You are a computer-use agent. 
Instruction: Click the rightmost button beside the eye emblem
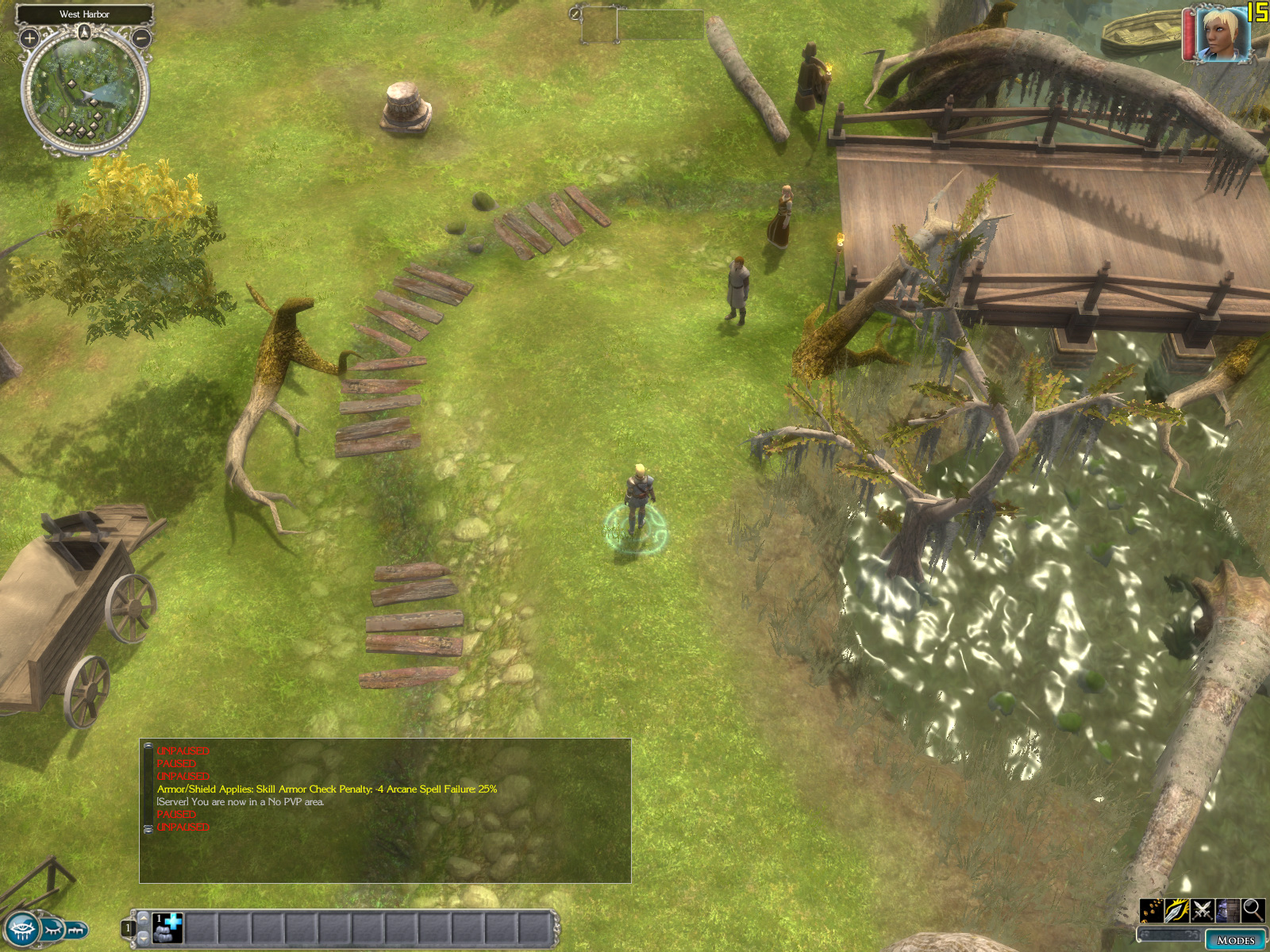[76, 928]
